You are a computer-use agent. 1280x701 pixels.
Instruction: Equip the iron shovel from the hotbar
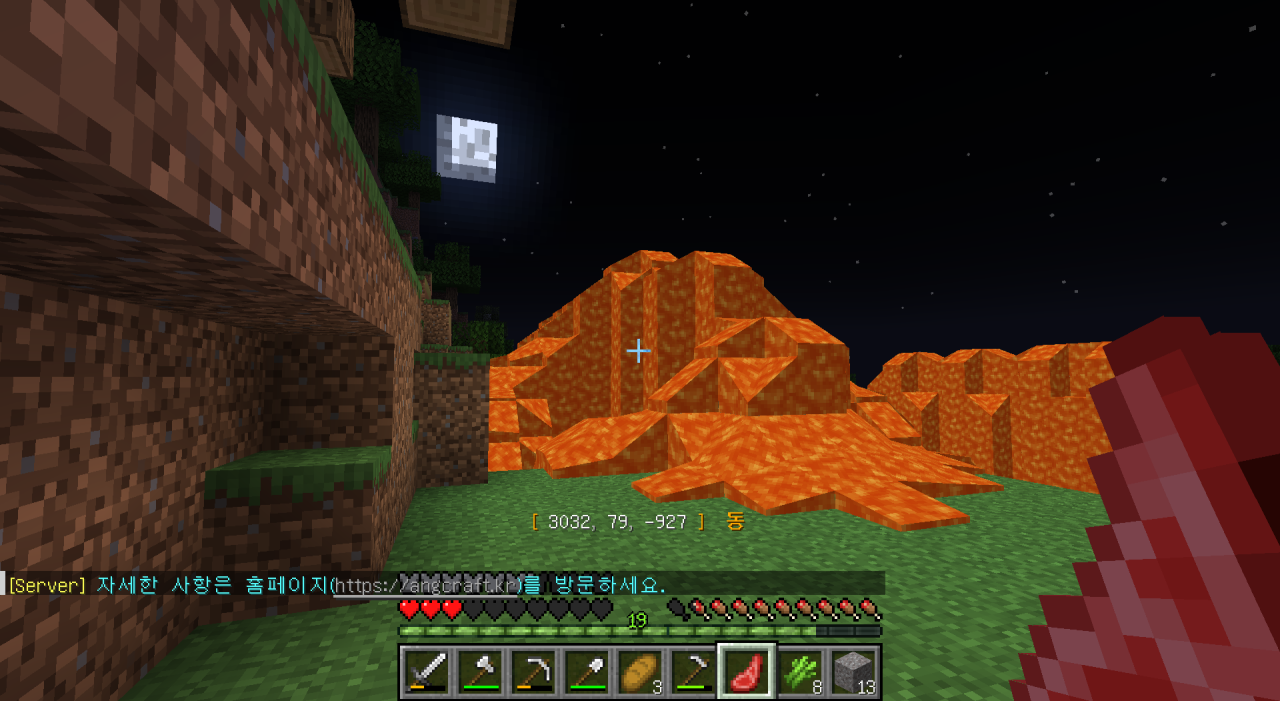[585, 672]
